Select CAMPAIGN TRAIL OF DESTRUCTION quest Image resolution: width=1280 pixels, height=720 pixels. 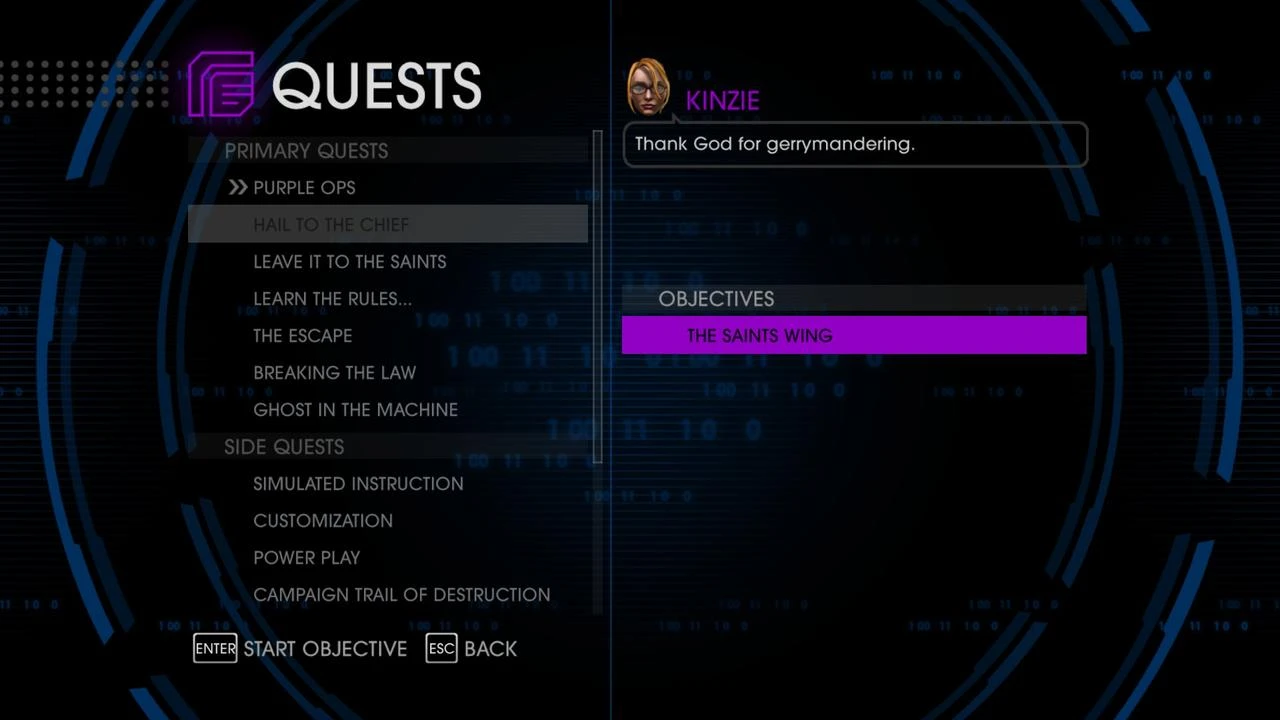click(401, 594)
